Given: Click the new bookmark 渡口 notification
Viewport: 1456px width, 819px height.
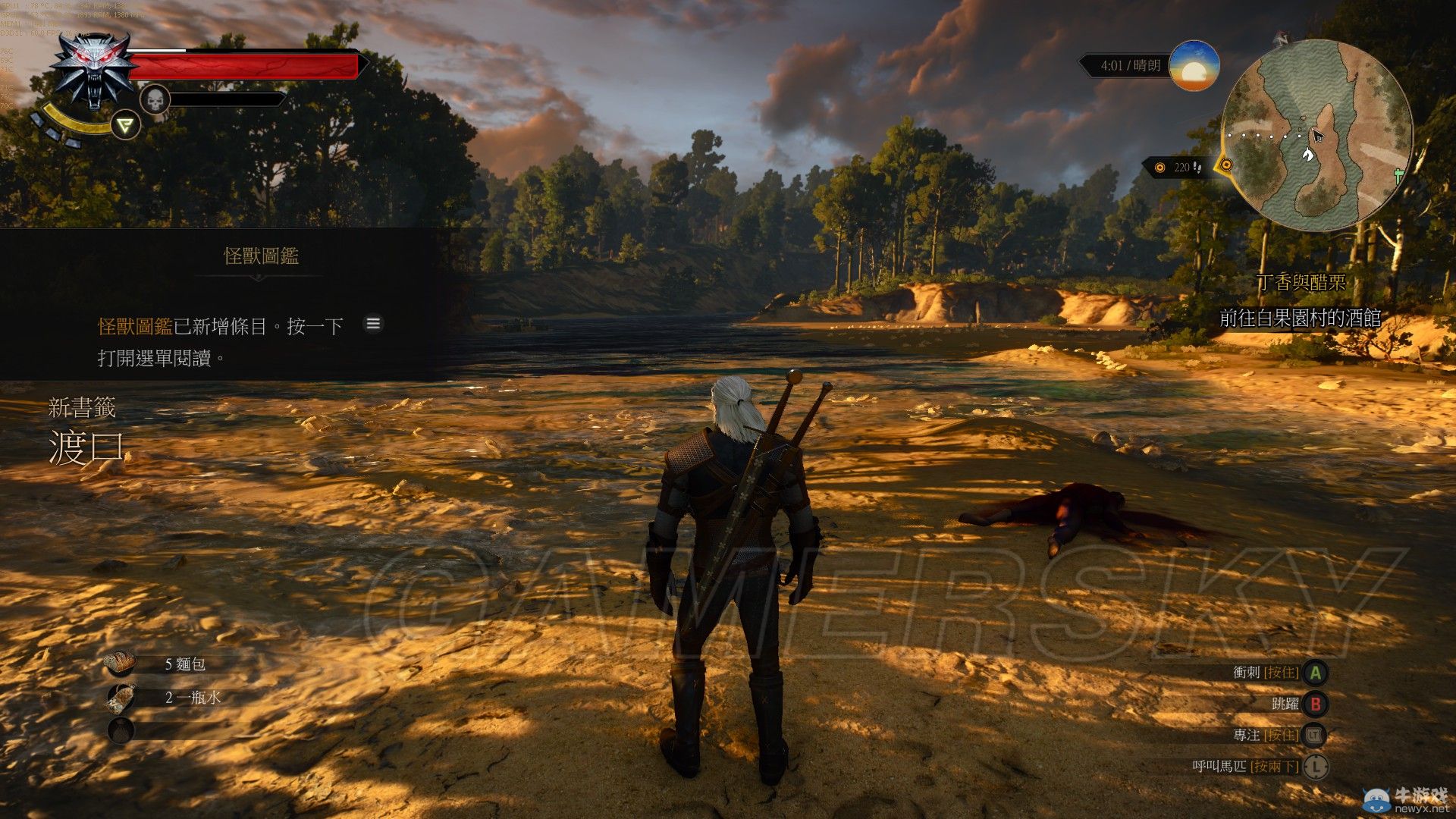Looking at the screenshot, I should tap(86, 446).
